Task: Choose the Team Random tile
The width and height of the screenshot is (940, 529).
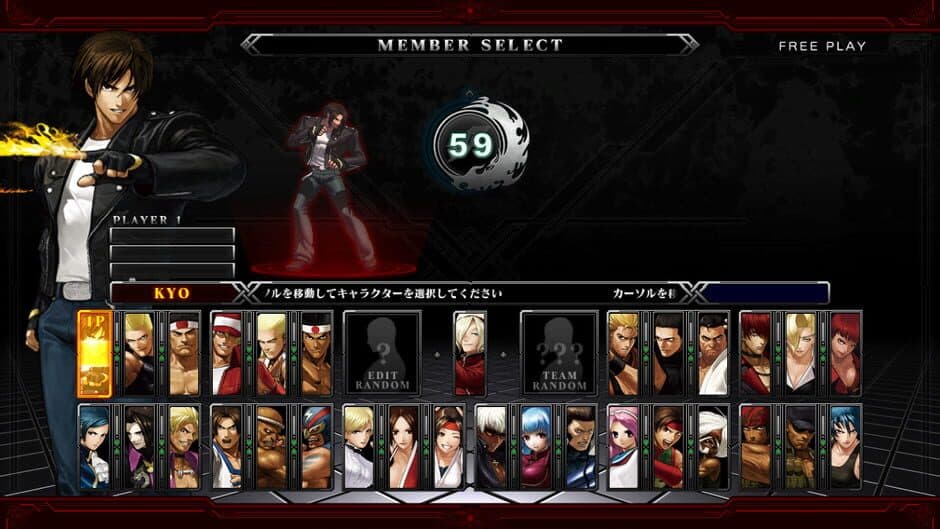Action: [x=559, y=353]
